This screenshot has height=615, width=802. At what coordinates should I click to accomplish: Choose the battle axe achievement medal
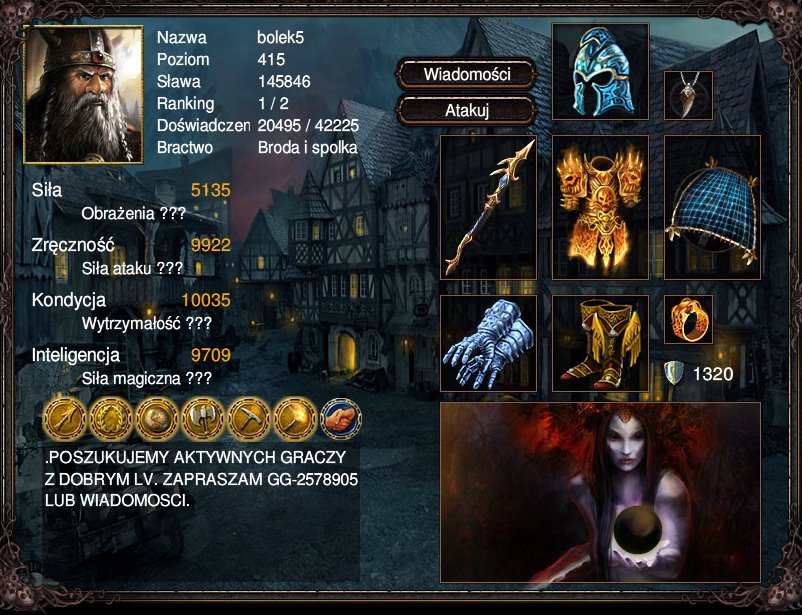pos(202,418)
